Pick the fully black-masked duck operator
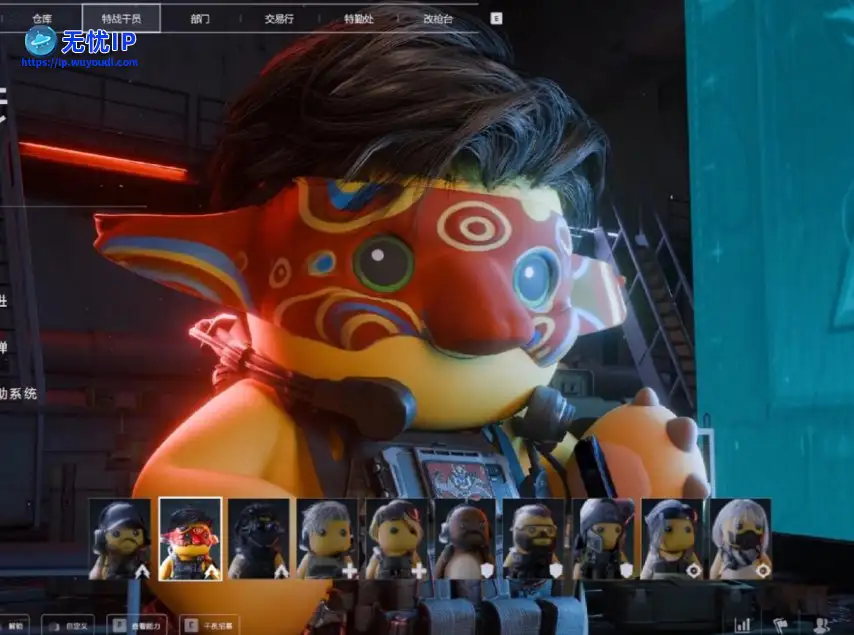The height and width of the screenshot is (635, 854). point(259,539)
